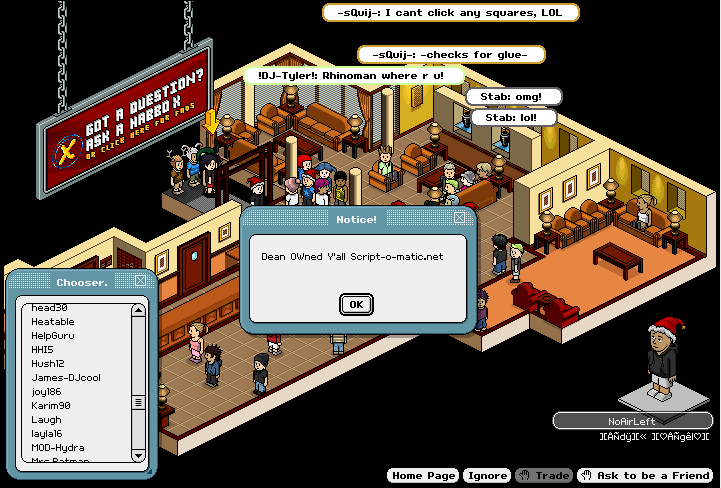The height and width of the screenshot is (488, 721).
Task: Ask NoAirLeft to be a Friend
Action: coord(645,476)
